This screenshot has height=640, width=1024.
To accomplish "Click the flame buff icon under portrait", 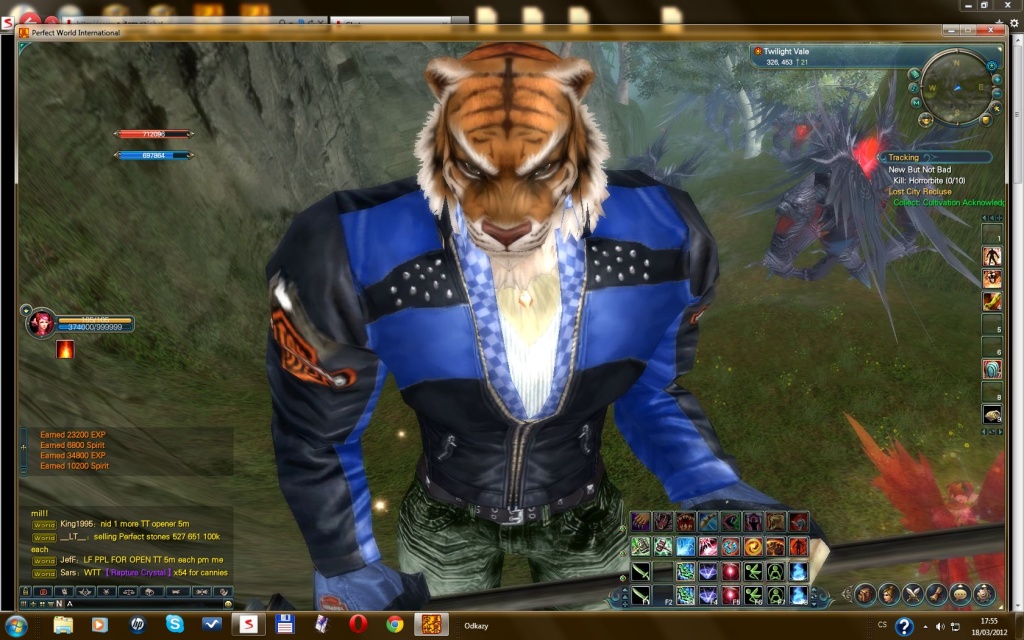I will [x=65, y=350].
